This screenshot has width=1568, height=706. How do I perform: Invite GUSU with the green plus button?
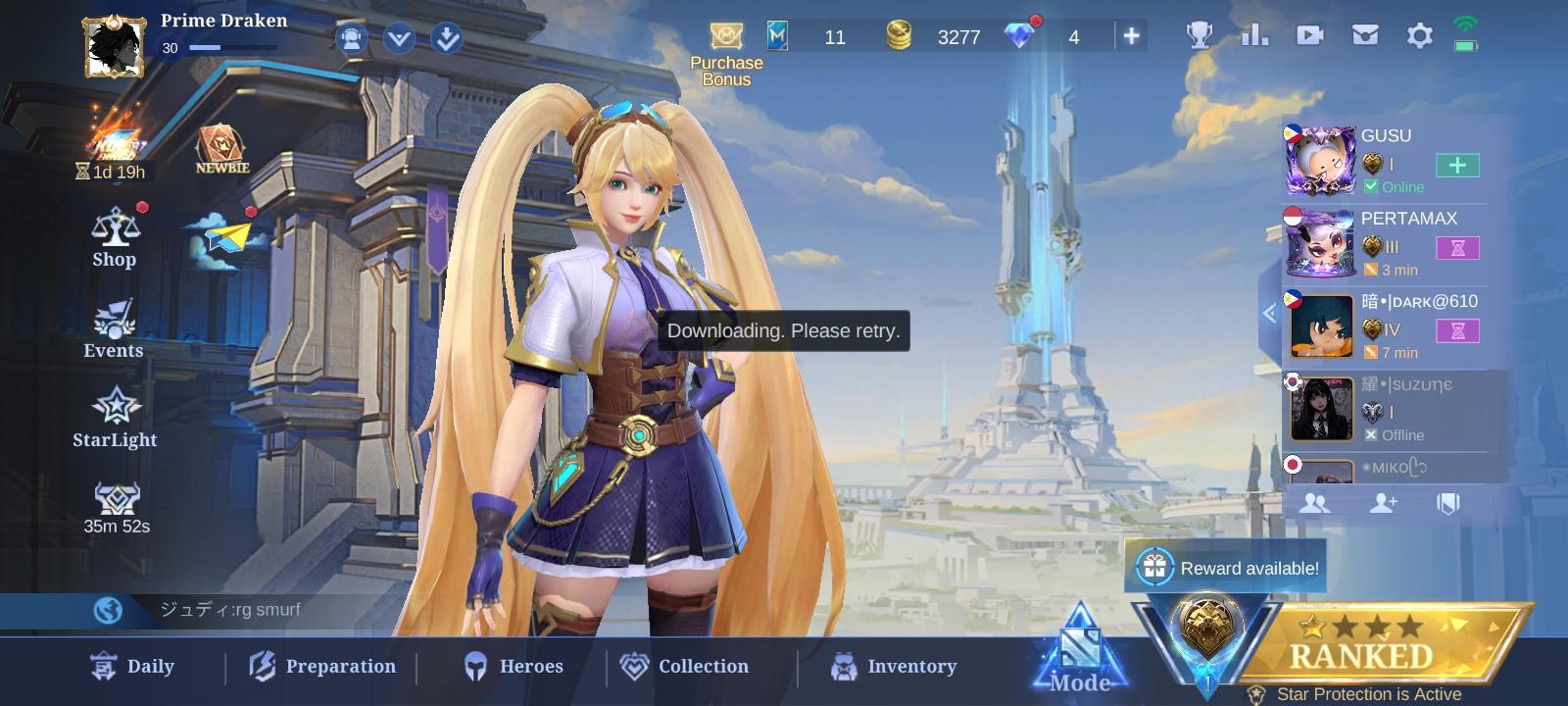pos(1457,166)
